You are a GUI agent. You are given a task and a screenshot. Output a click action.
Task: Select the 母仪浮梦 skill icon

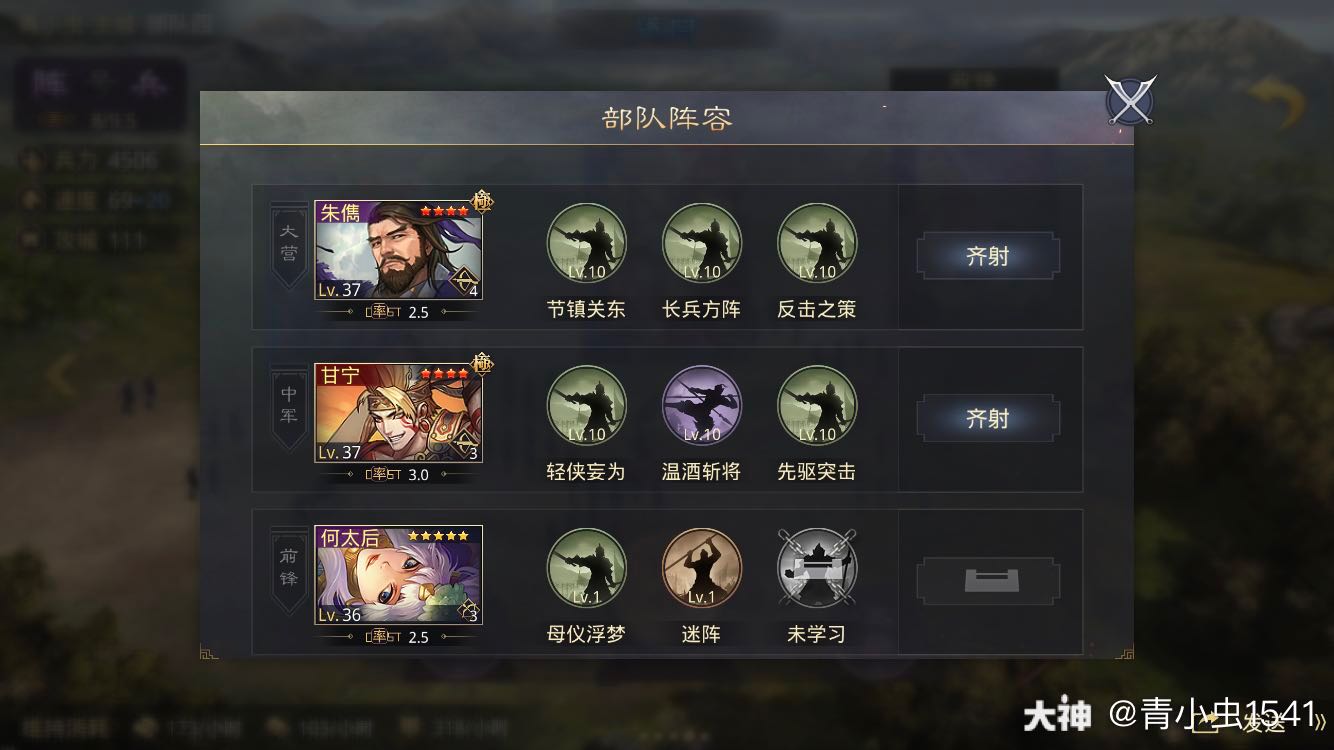pos(586,568)
